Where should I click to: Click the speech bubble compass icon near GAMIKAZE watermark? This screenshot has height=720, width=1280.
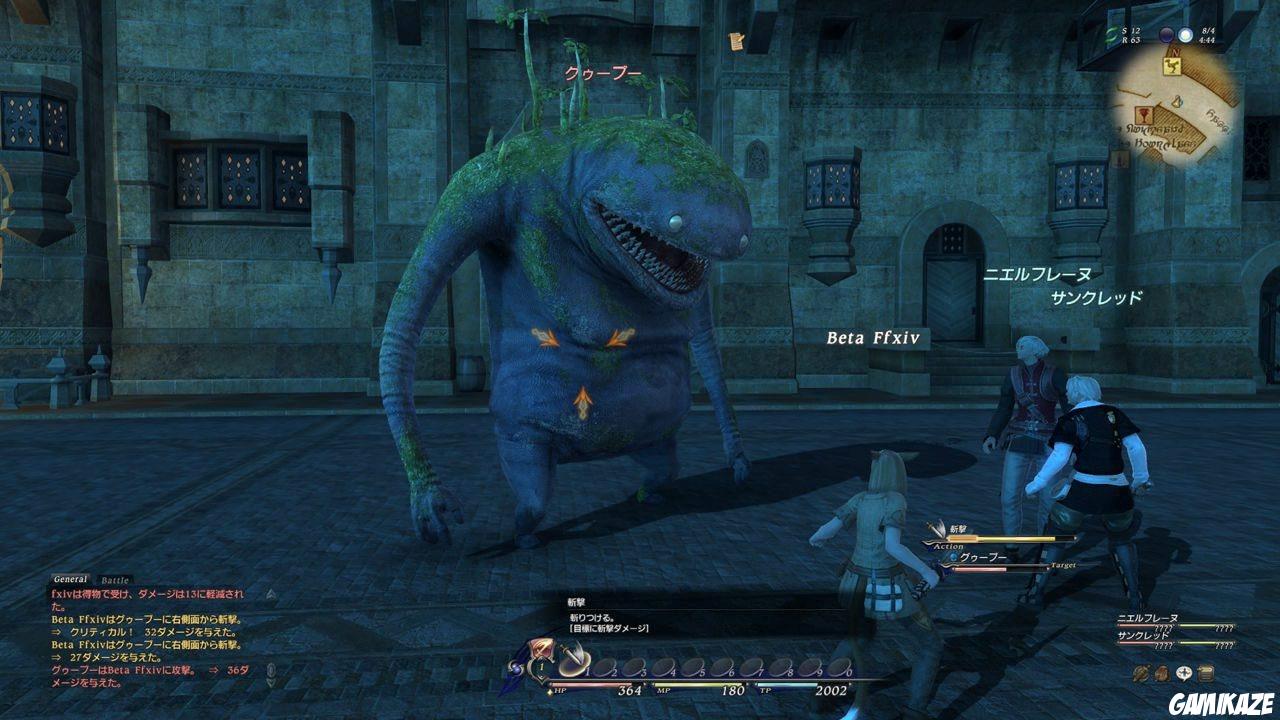click(x=1184, y=673)
